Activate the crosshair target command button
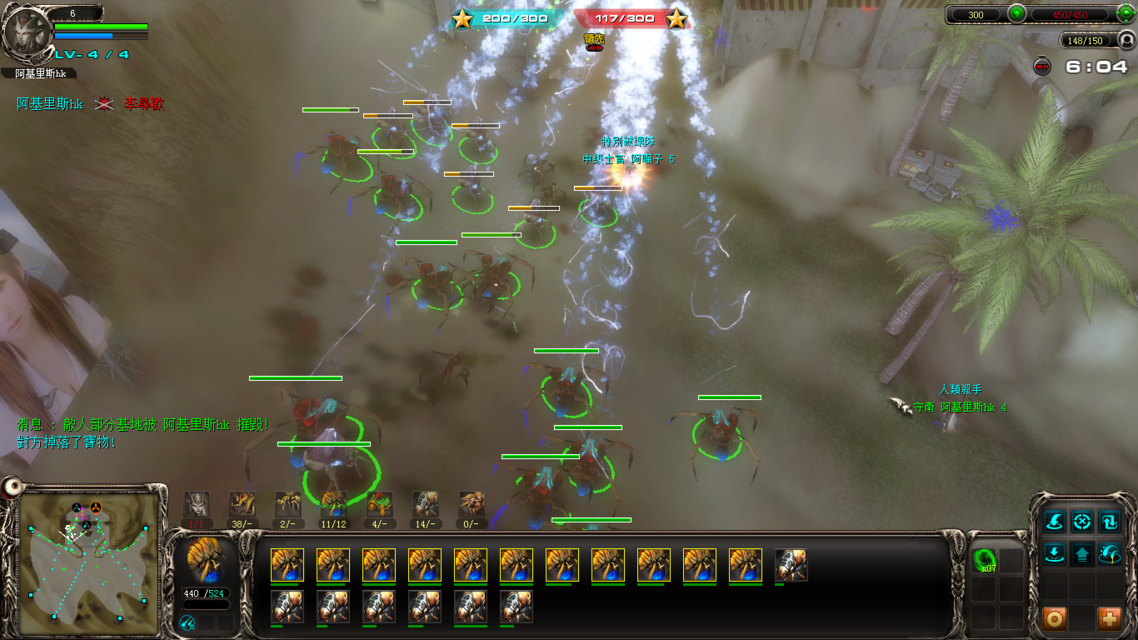The image size is (1138, 640). click(x=1082, y=522)
